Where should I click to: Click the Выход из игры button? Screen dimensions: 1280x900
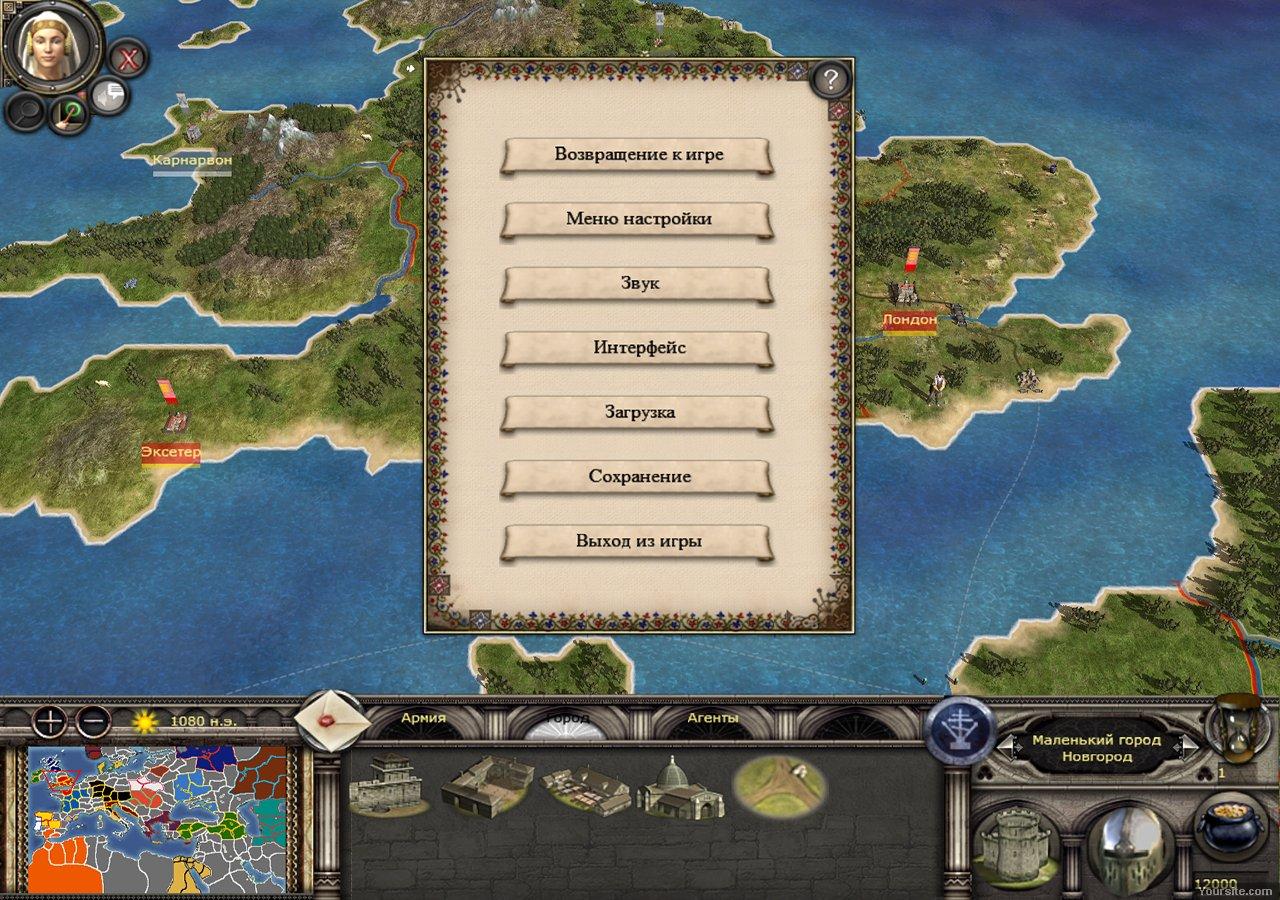pos(638,540)
